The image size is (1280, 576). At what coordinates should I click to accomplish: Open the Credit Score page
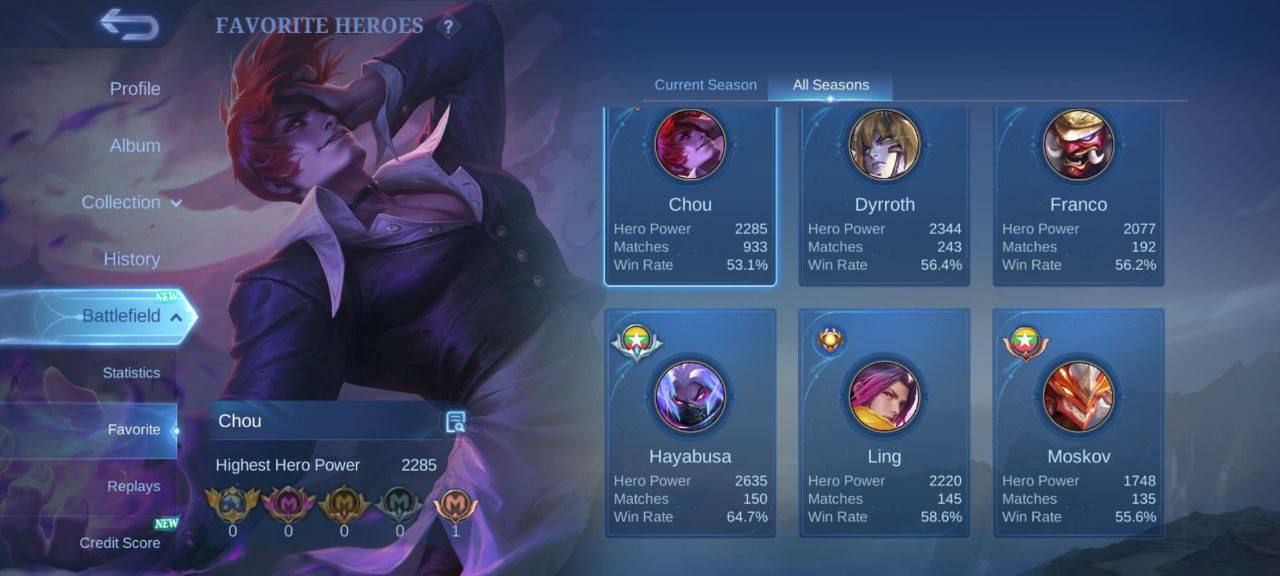pos(120,543)
